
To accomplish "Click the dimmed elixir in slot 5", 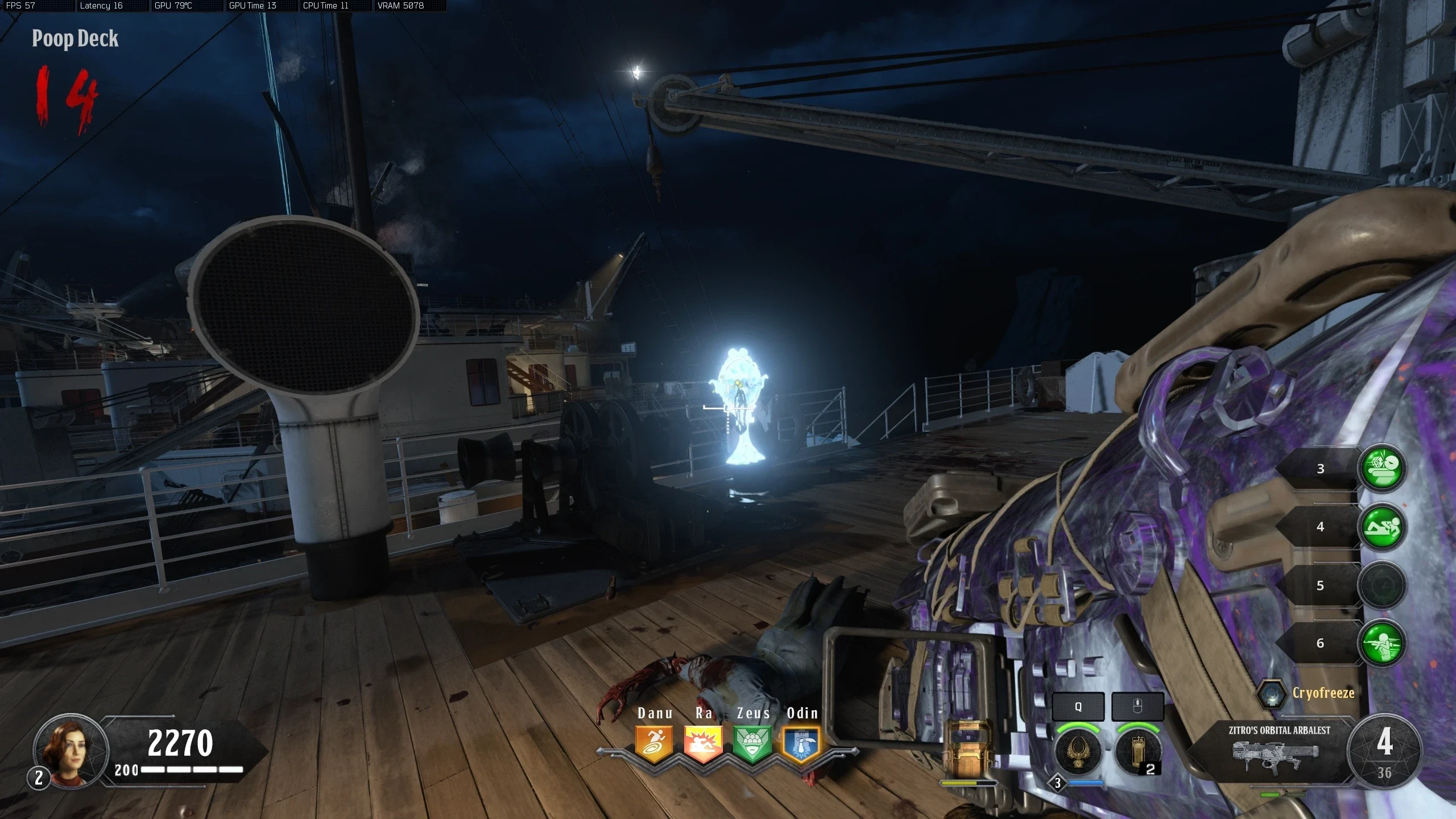I will [x=1382, y=585].
